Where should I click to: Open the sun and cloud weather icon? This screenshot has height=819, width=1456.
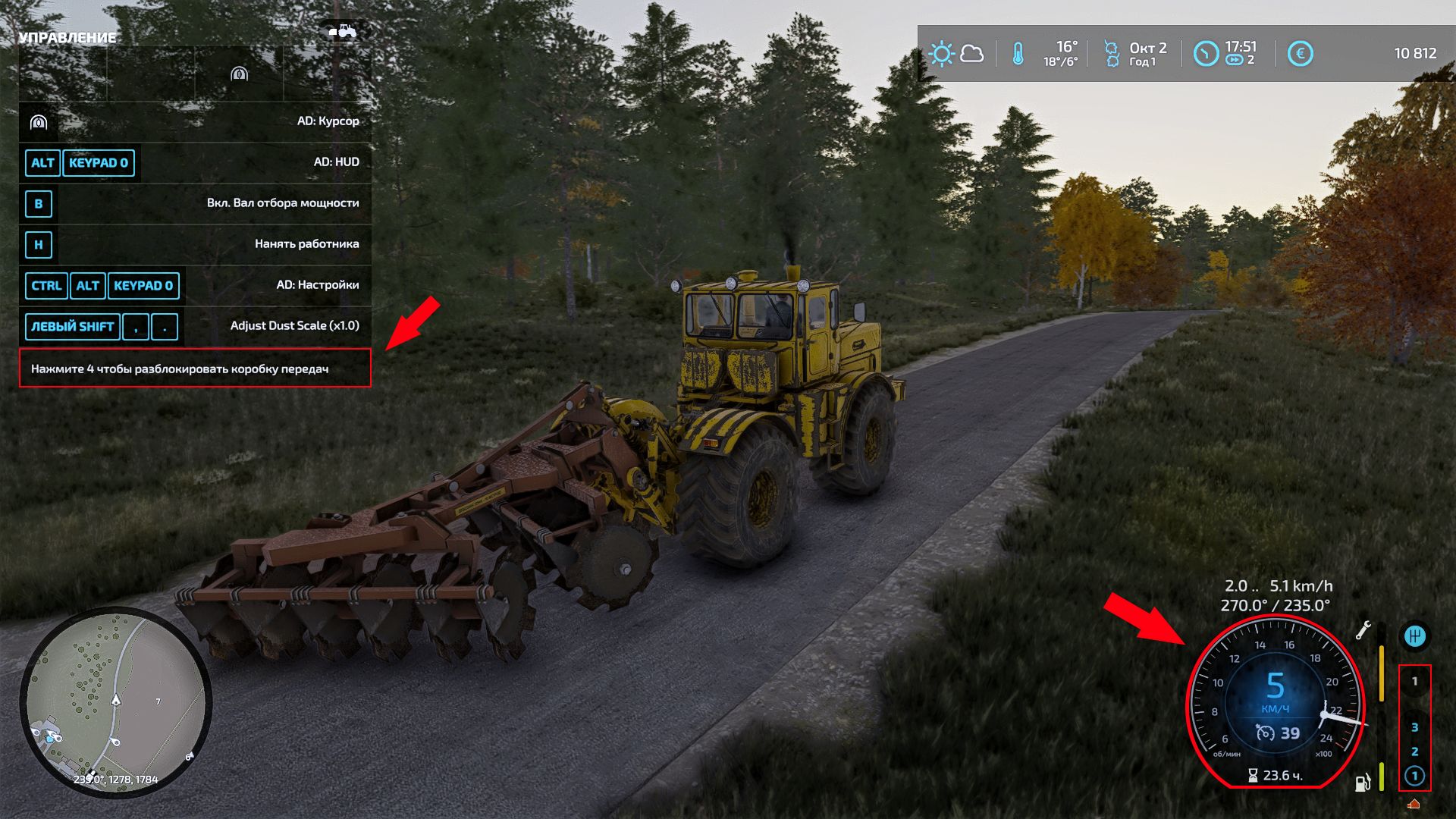955,54
